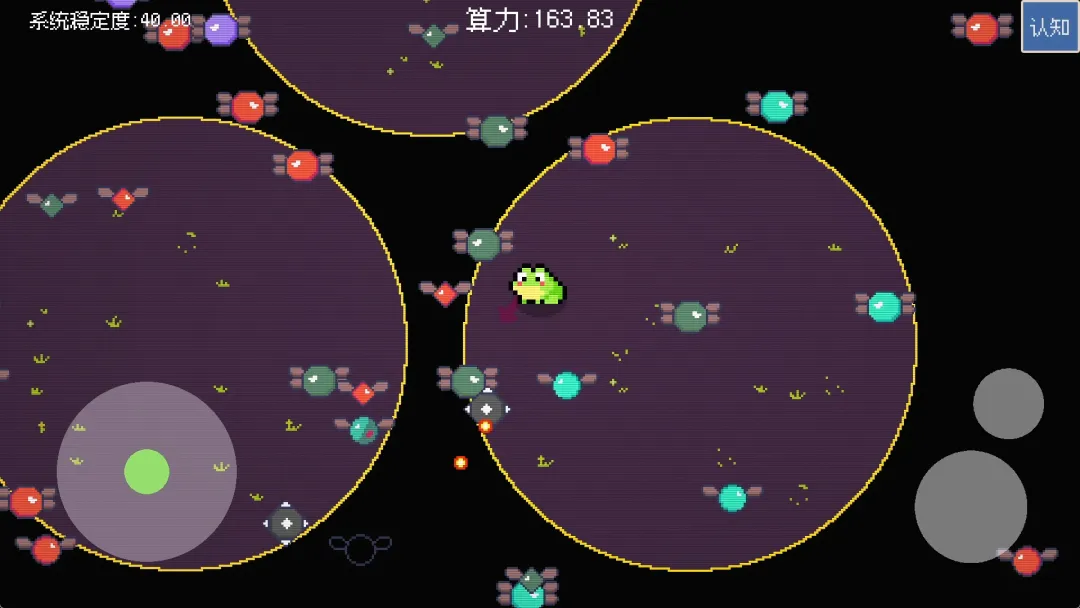The height and width of the screenshot is (608, 1080).
Task: Tap the small gray action button
Action: tap(1008, 403)
